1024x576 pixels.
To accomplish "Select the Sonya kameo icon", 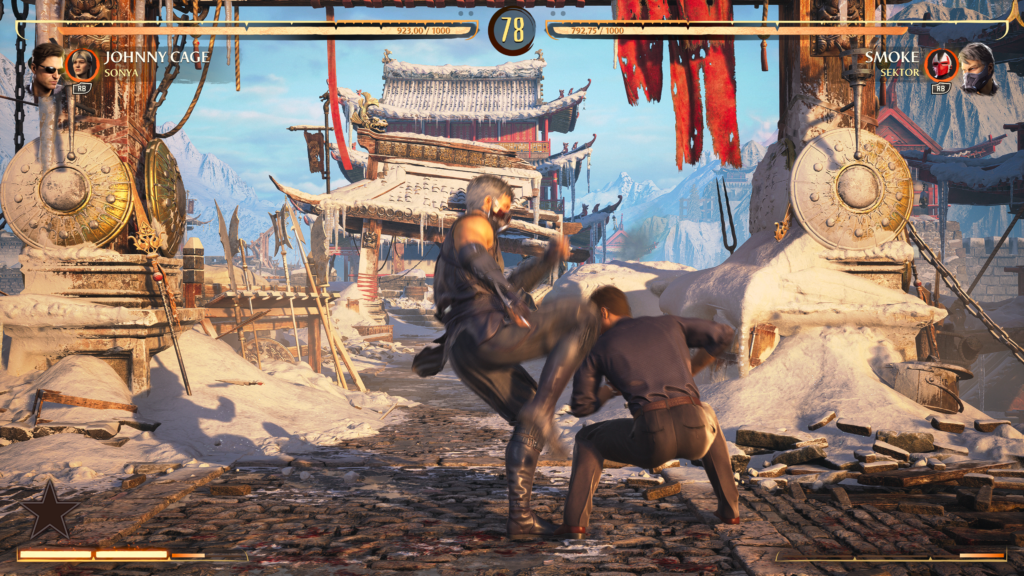I will 81,65.
